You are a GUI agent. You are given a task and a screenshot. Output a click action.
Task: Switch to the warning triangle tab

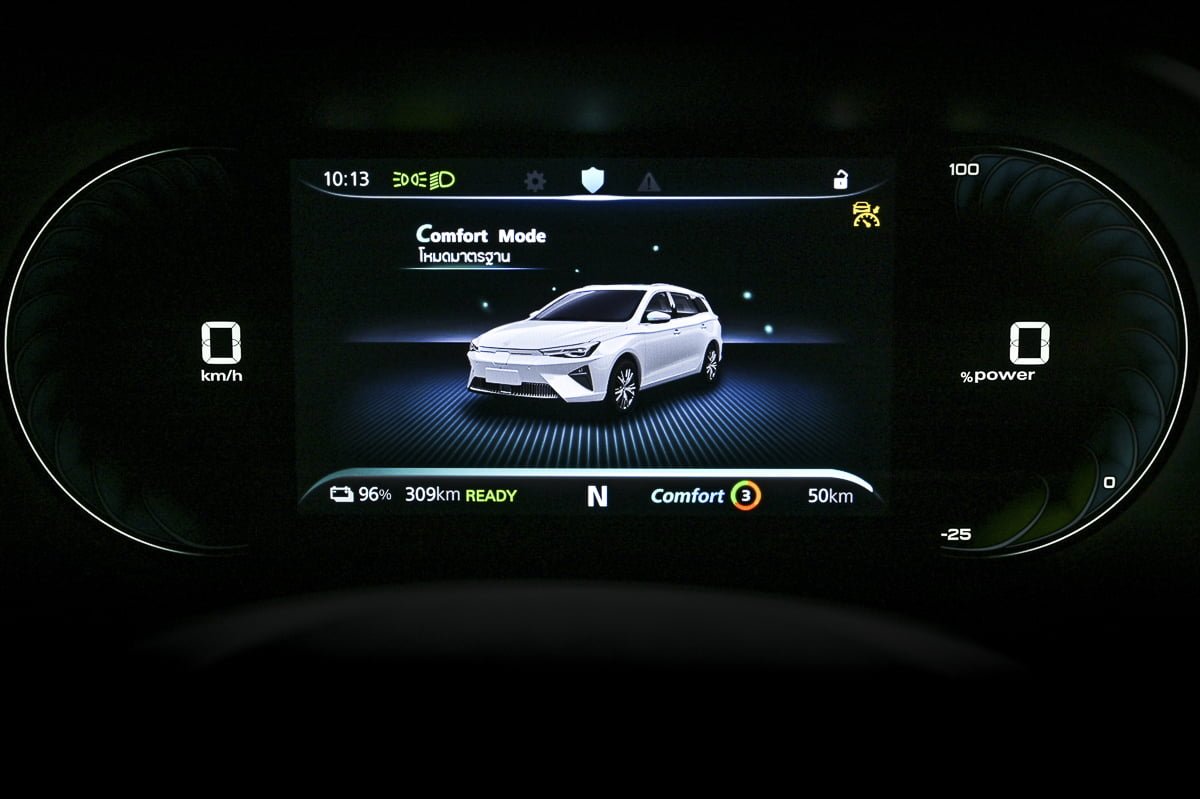click(649, 181)
